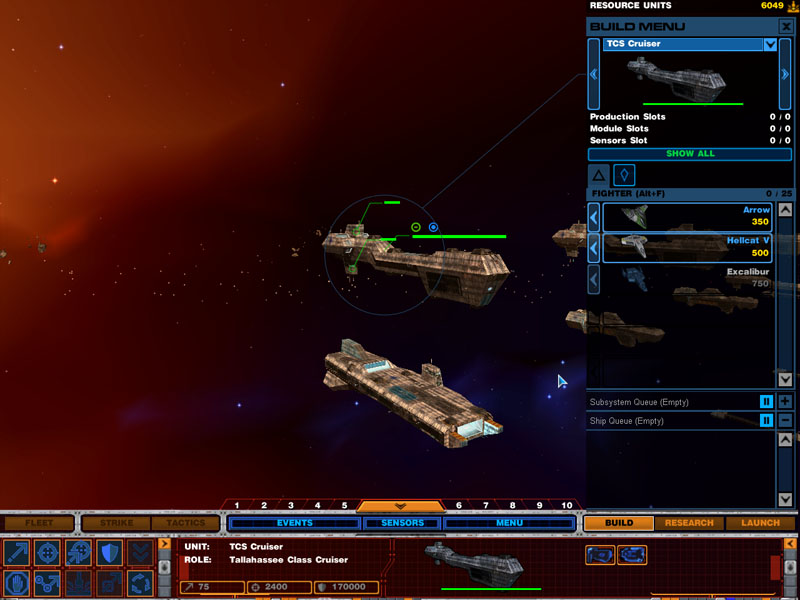Open the TCS Cruiser ship dropdown

770,44
